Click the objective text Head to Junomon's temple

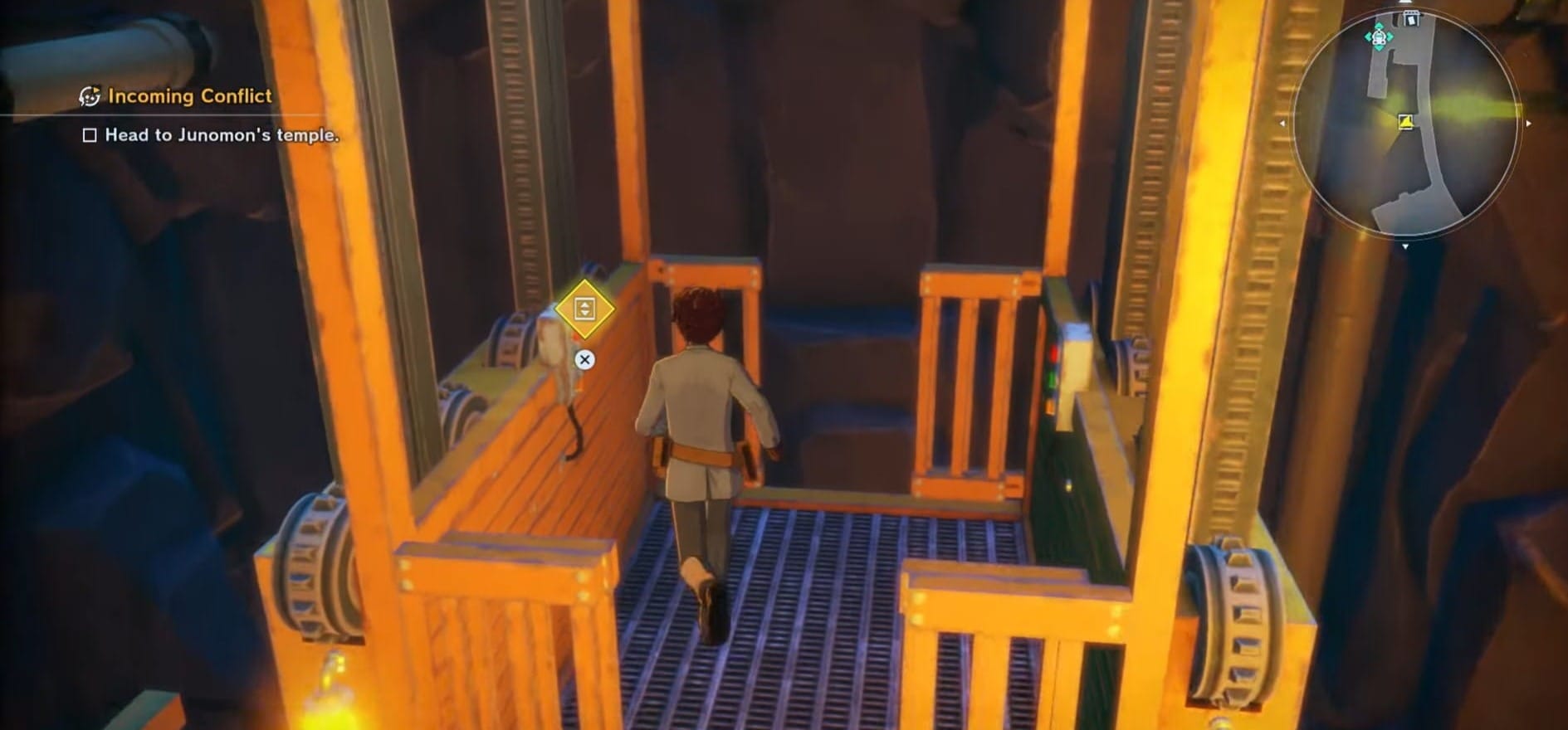click(x=222, y=135)
